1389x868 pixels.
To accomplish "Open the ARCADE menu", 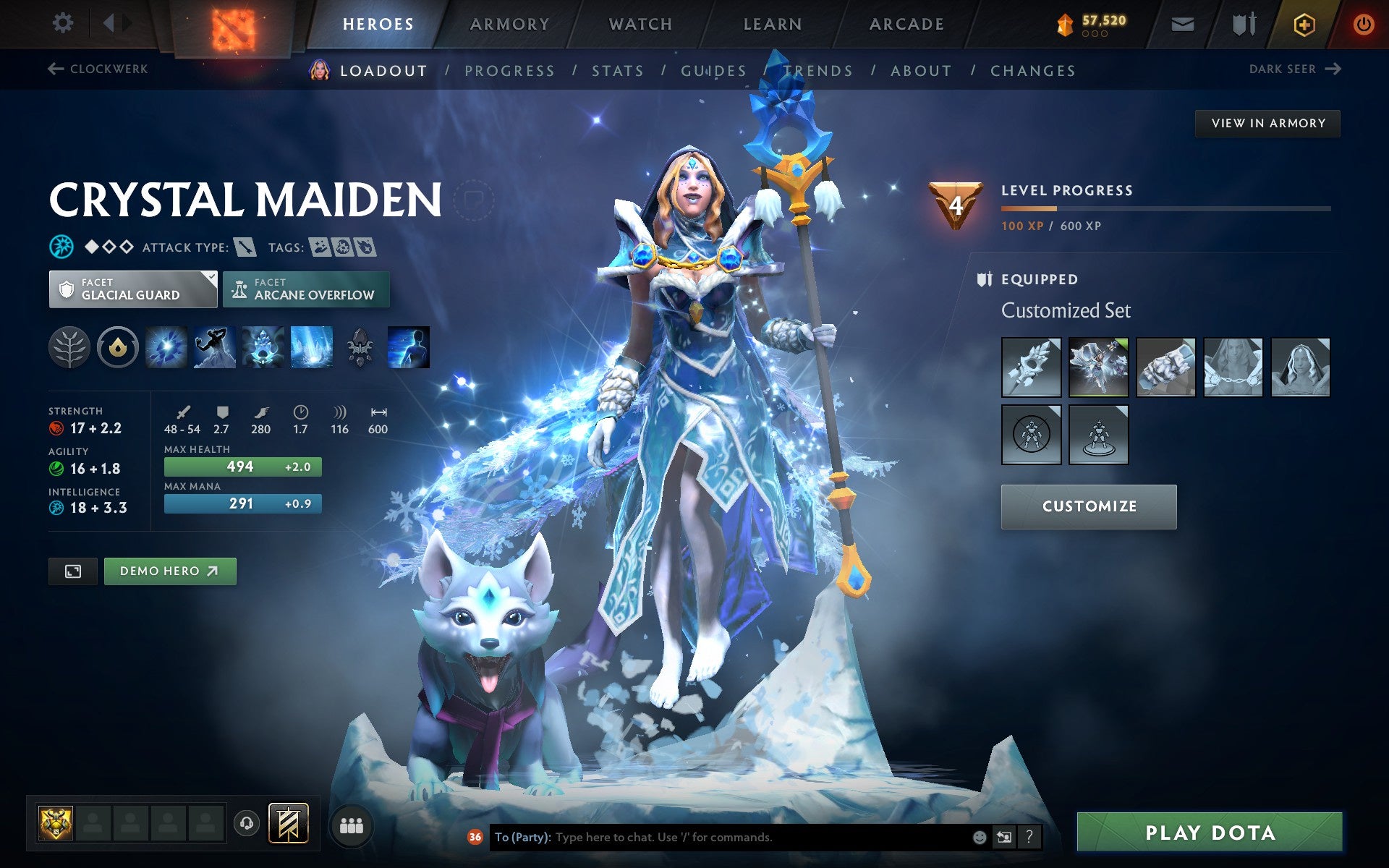I will (x=906, y=22).
